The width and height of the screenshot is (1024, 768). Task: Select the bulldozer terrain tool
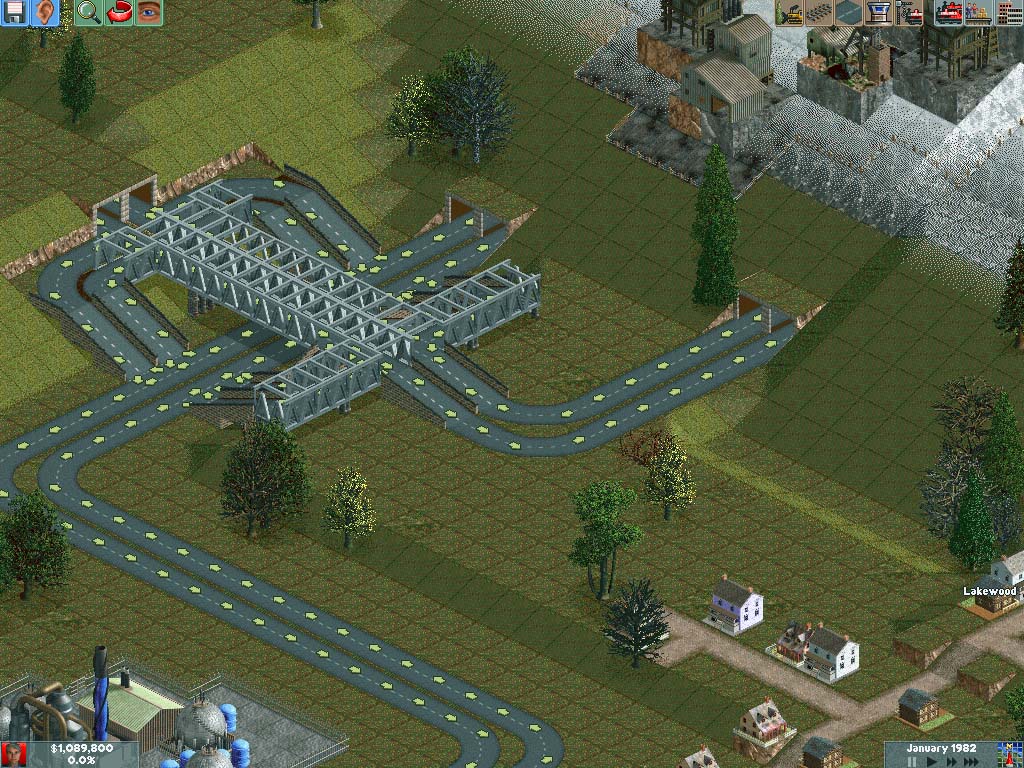[x=790, y=13]
